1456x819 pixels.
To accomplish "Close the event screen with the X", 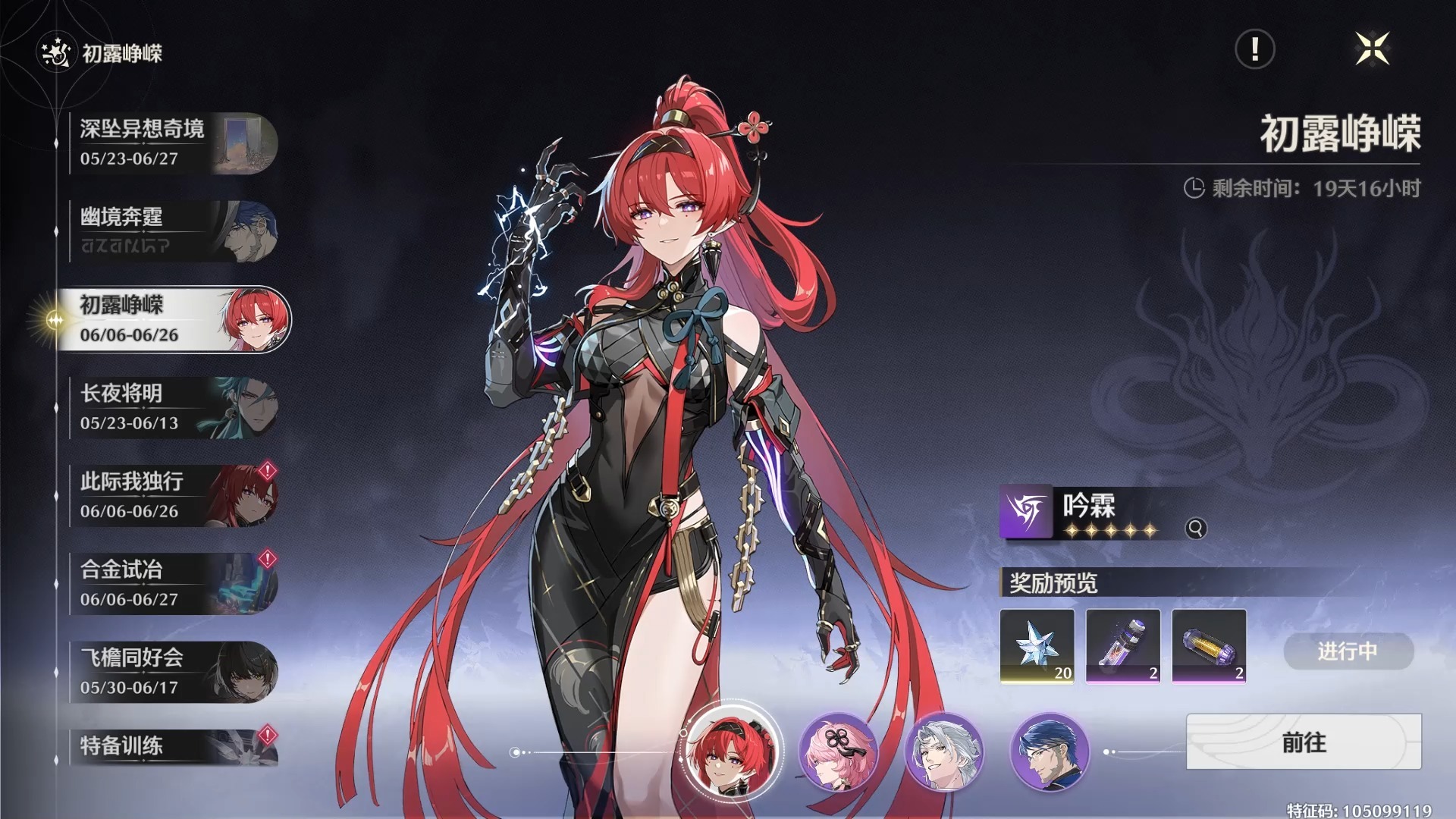I will [x=1372, y=49].
